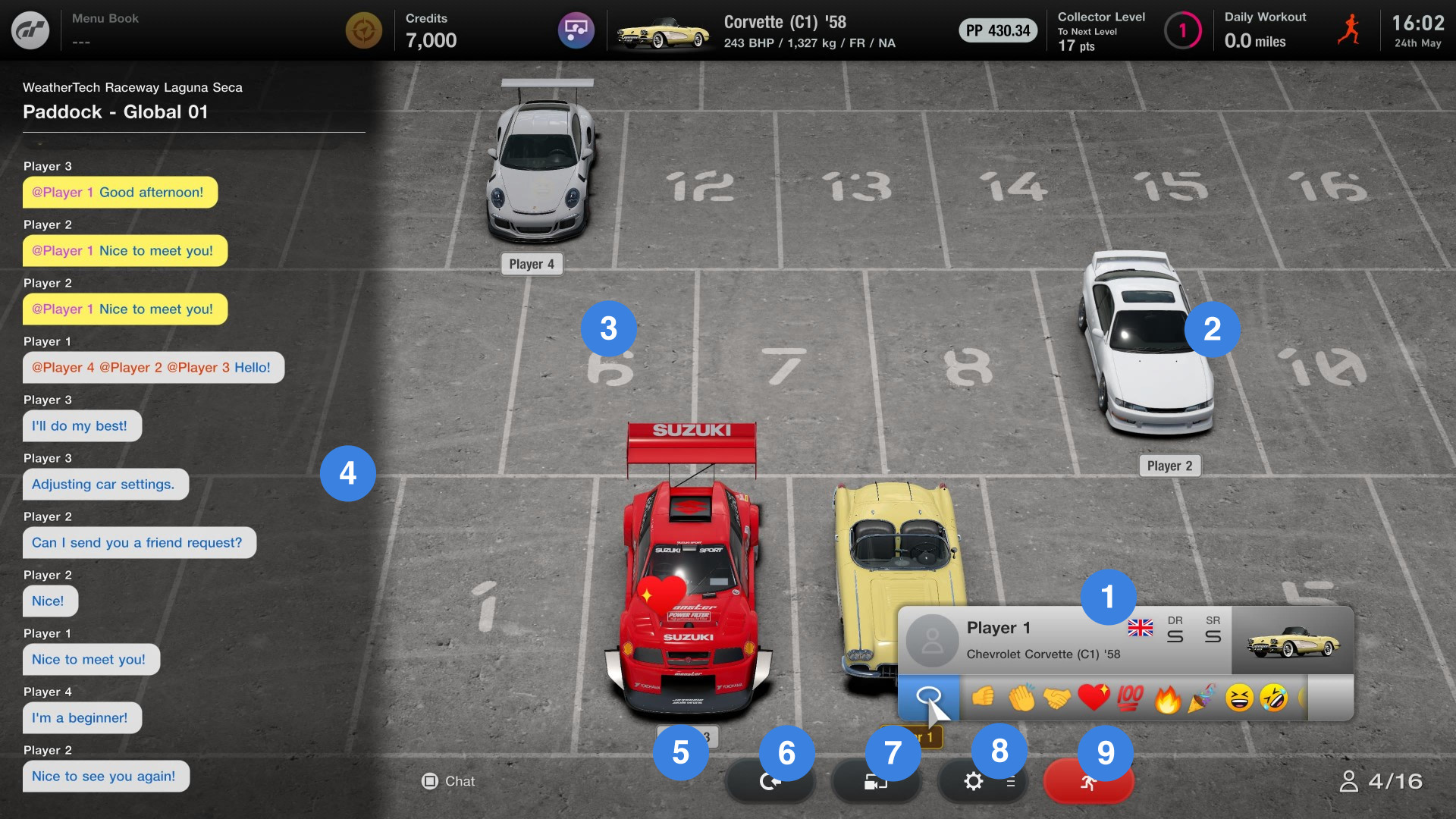
Task: Select the party popper reaction
Action: click(x=1205, y=698)
